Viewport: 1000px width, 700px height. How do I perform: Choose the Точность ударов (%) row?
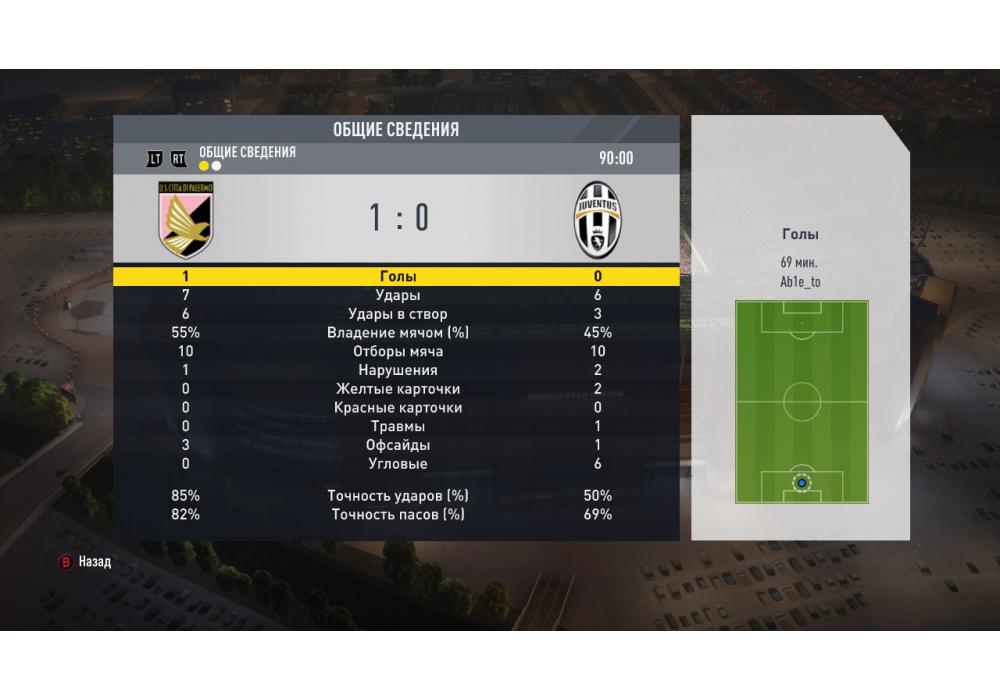pyautogui.click(x=397, y=496)
